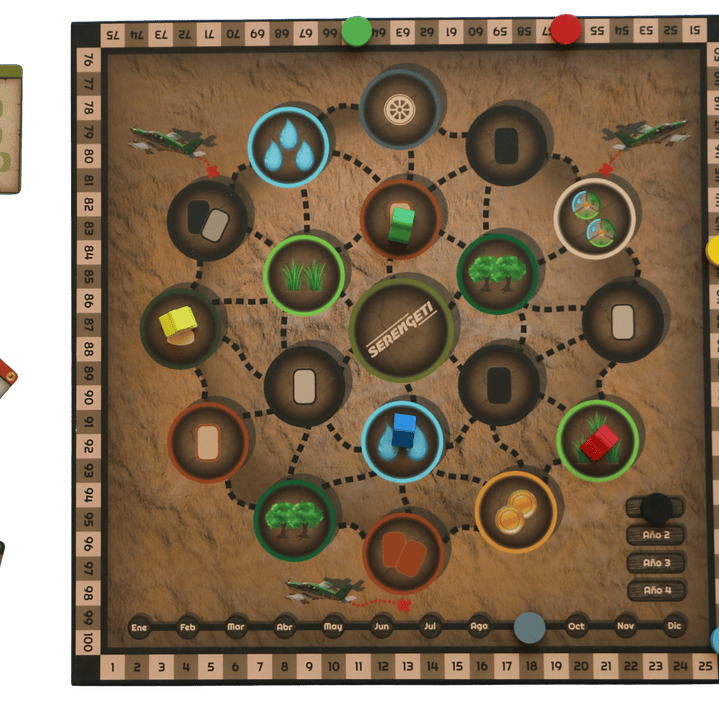Select the tile with black and grey cards
The image size is (719, 719).
208,220
